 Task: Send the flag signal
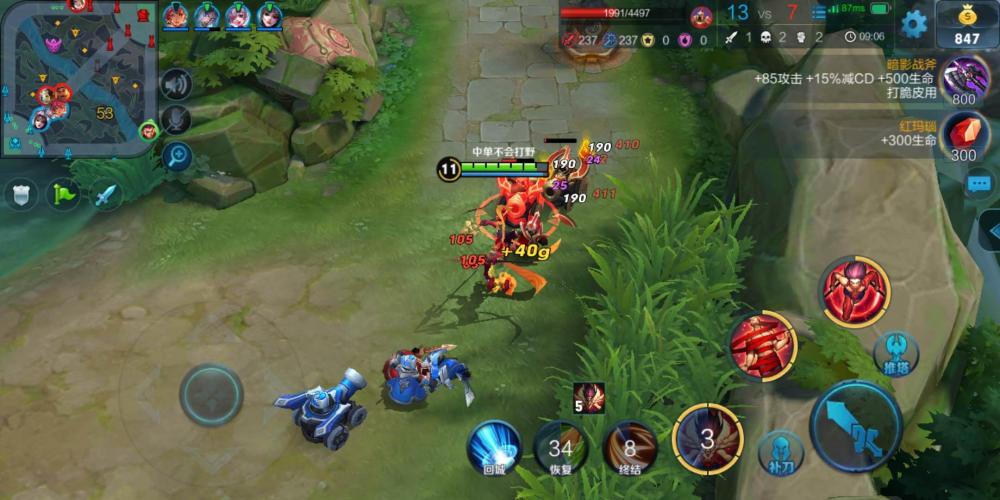[x=64, y=193]
